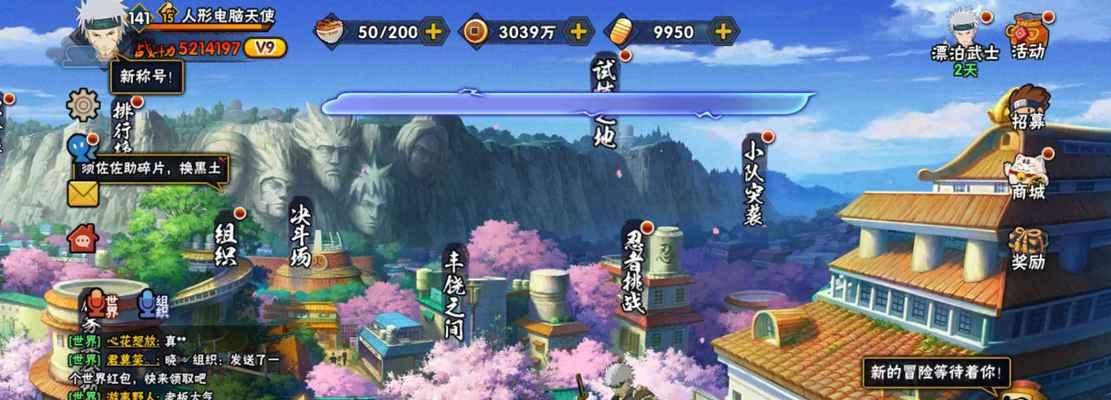Buy more copper coins with plus button
This screenshot has width=1111, height=400.
pos(577,31)
